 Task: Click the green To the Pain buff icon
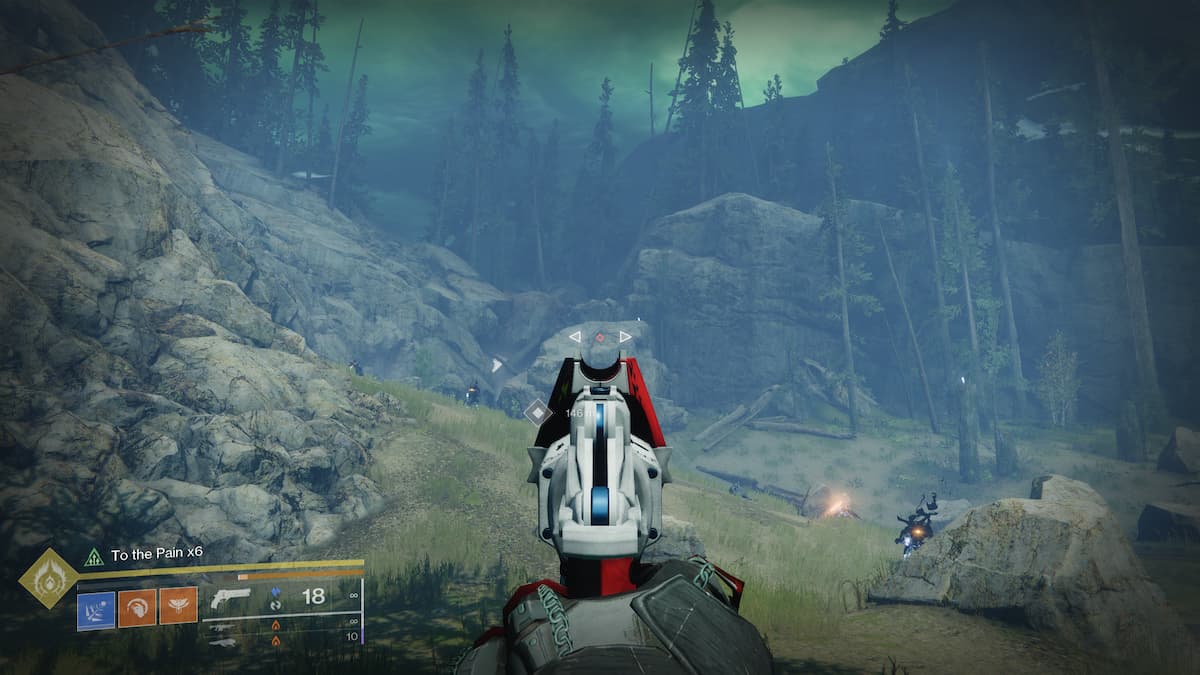94,556
